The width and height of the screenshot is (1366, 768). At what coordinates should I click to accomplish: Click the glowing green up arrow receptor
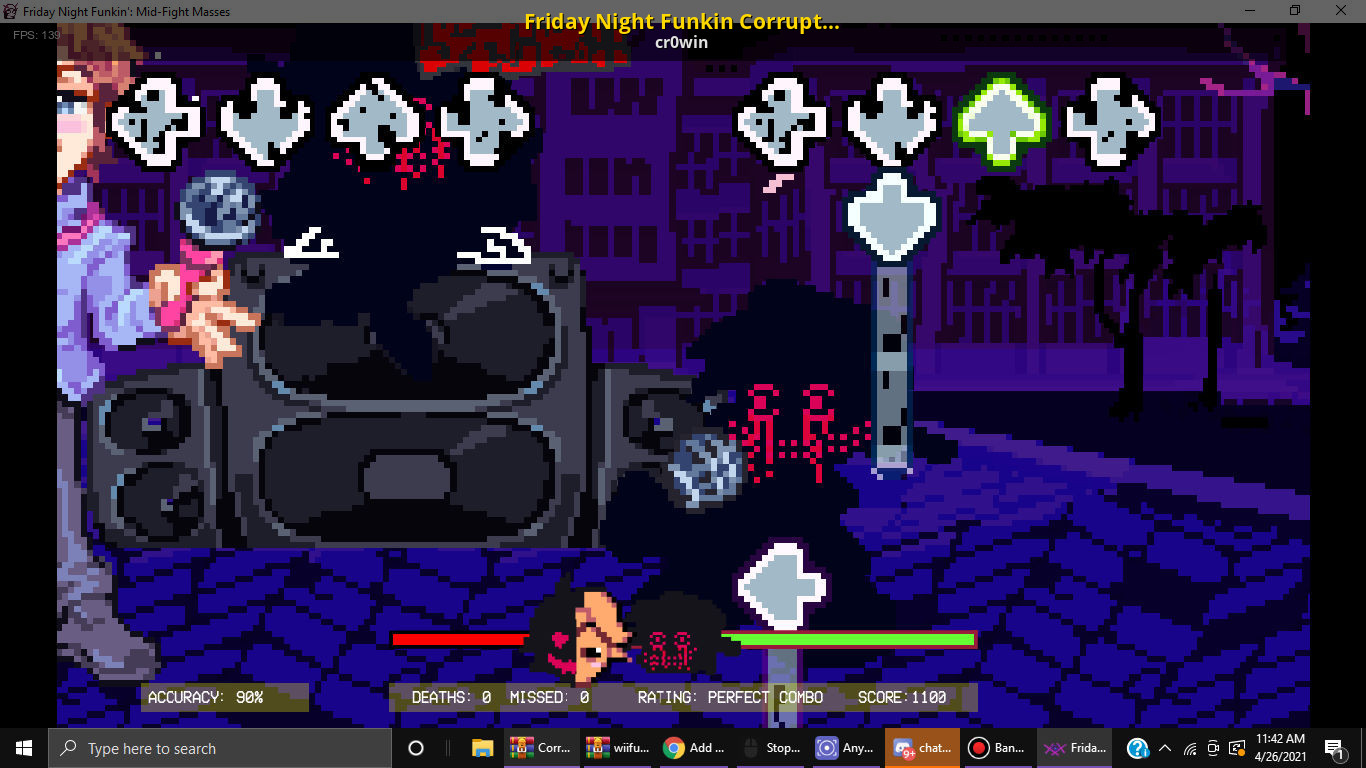point(1001,120)
